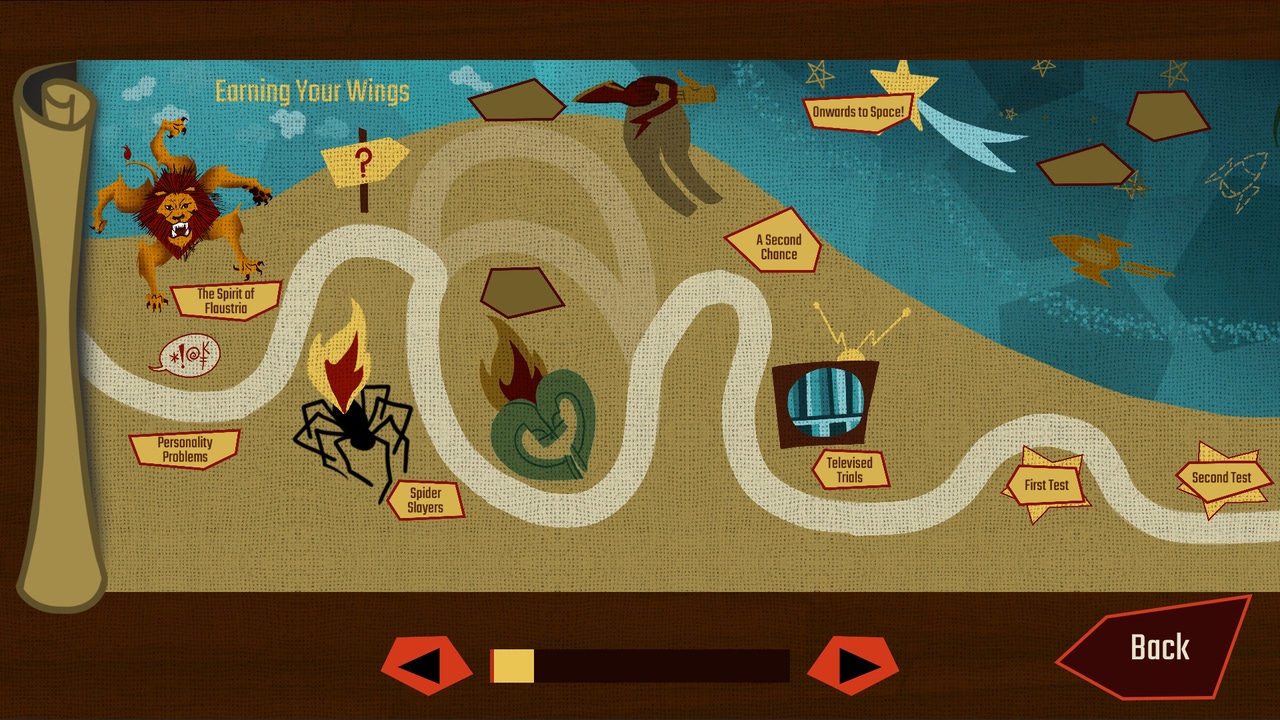Select the Televised Trials chapter
The image size is (1280, 720).
click(x=849, y=470)
